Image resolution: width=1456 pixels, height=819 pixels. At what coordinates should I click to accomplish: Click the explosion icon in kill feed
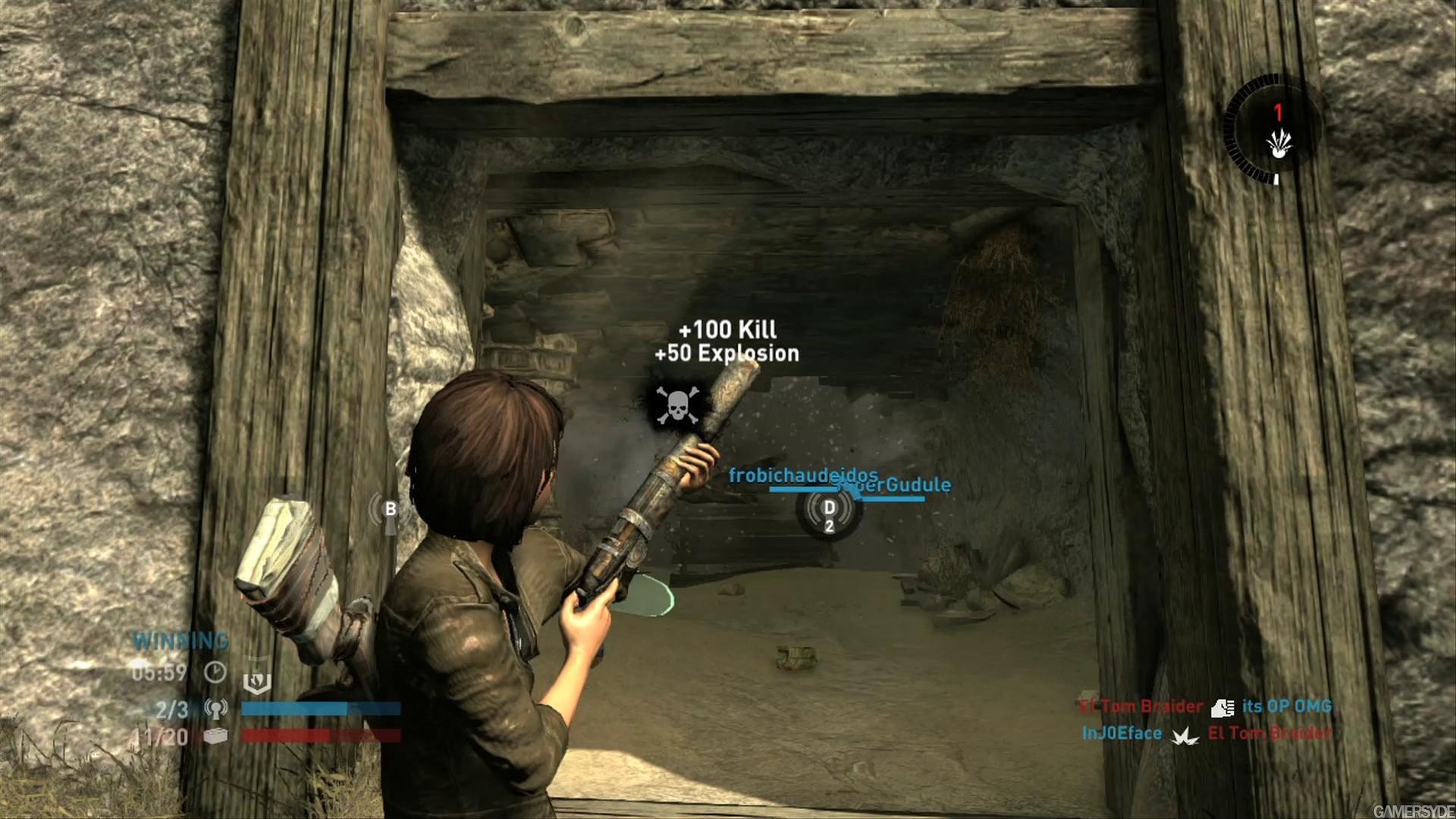(1185, 735)
